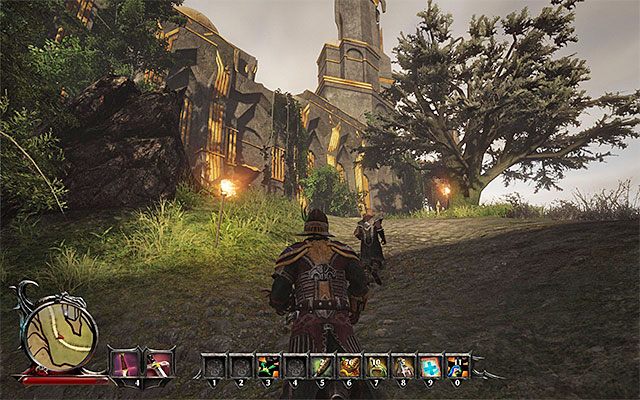Select the pink-framed weapon slot beside the minimap

click(126, 362)
